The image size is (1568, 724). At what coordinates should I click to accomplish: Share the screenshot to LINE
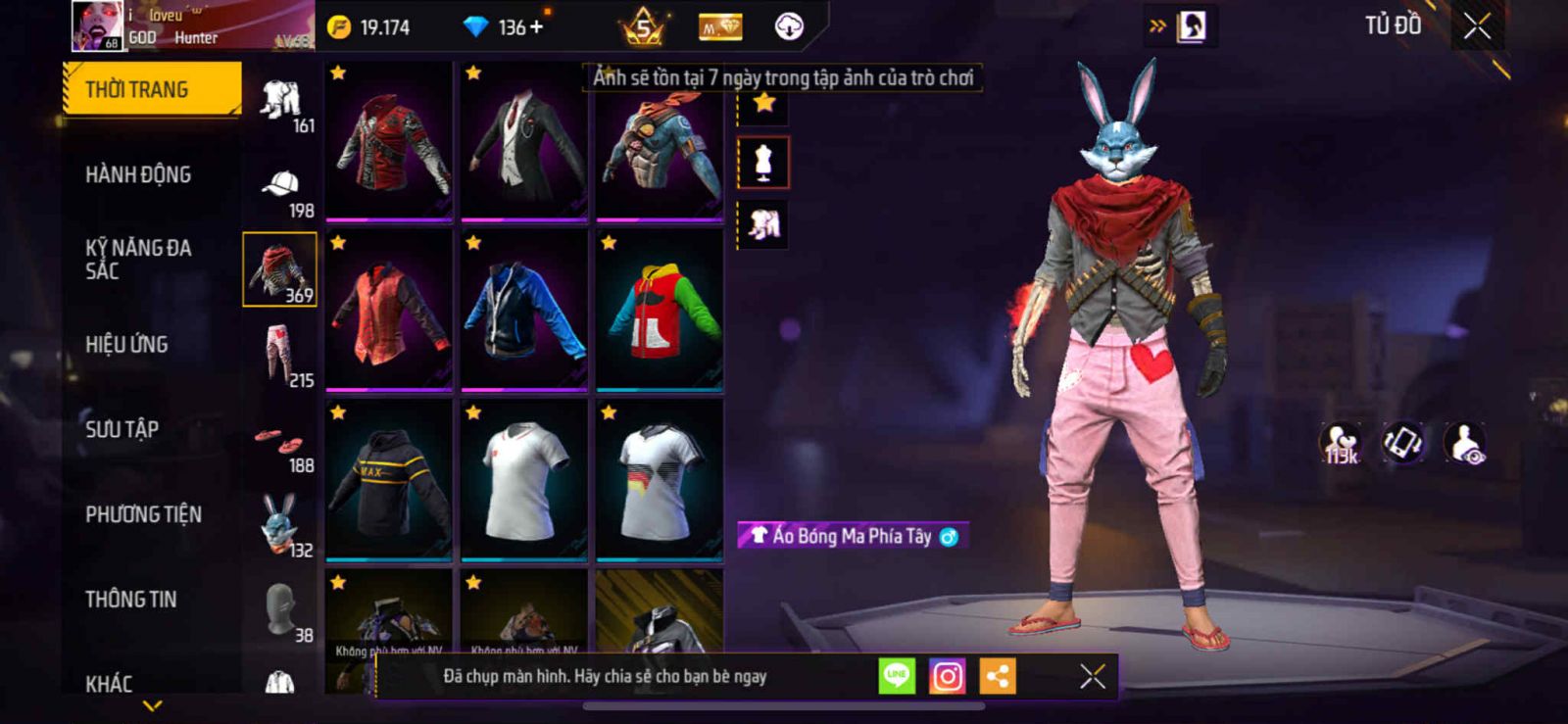[x=897, y=676]
